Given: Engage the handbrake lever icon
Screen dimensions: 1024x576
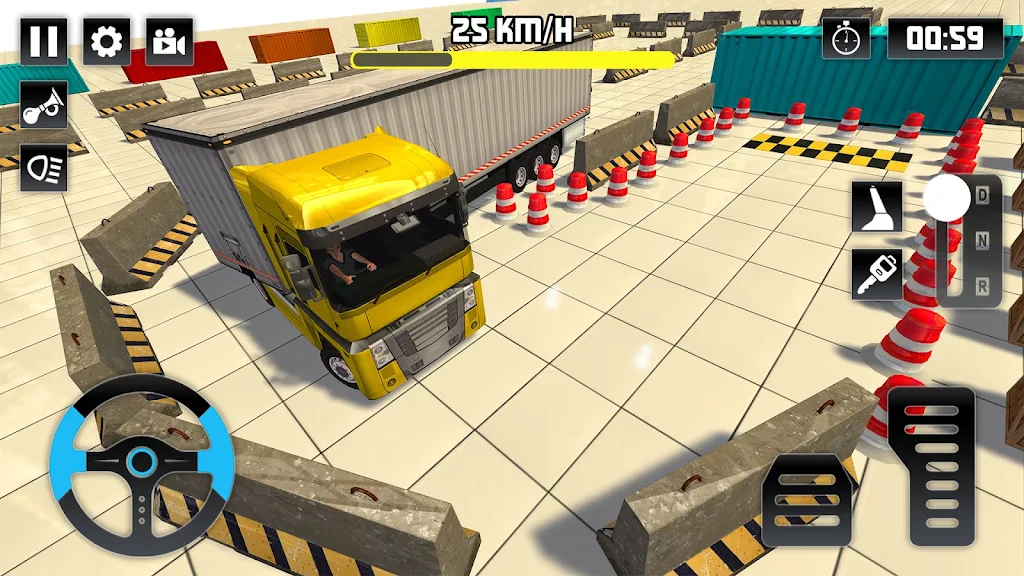Looking at the screenshot, I should point(877,207).
